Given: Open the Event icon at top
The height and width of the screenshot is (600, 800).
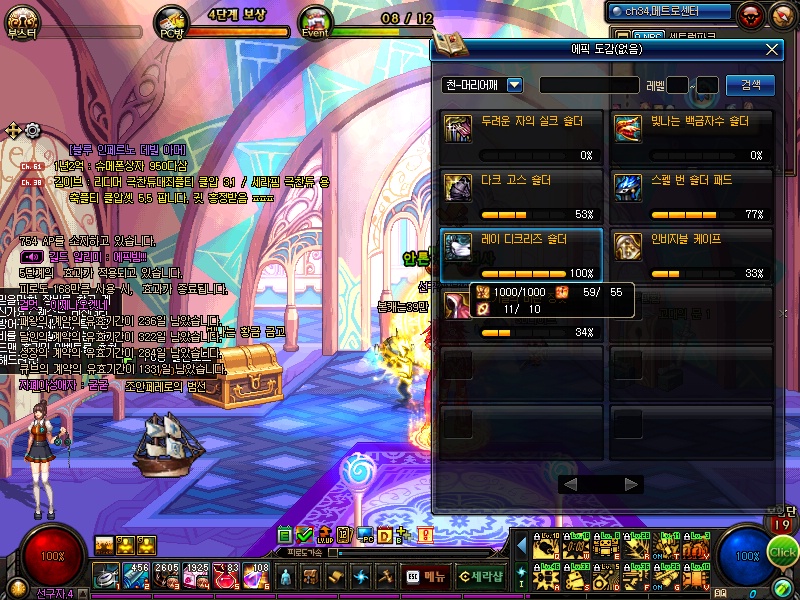Looking at the screenshot, I should pos(315,21).
